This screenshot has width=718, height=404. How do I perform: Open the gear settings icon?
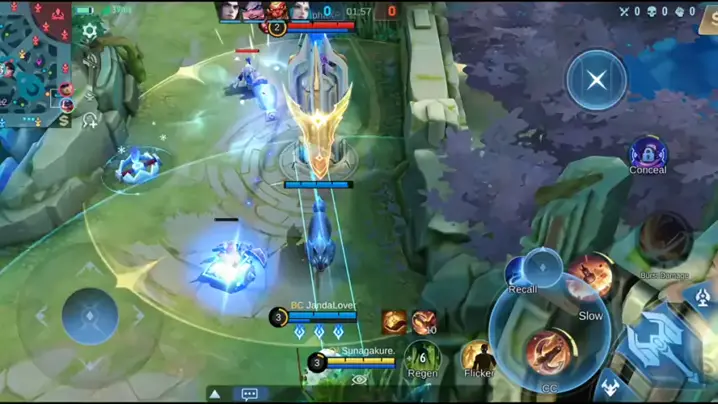click(90, 31)
